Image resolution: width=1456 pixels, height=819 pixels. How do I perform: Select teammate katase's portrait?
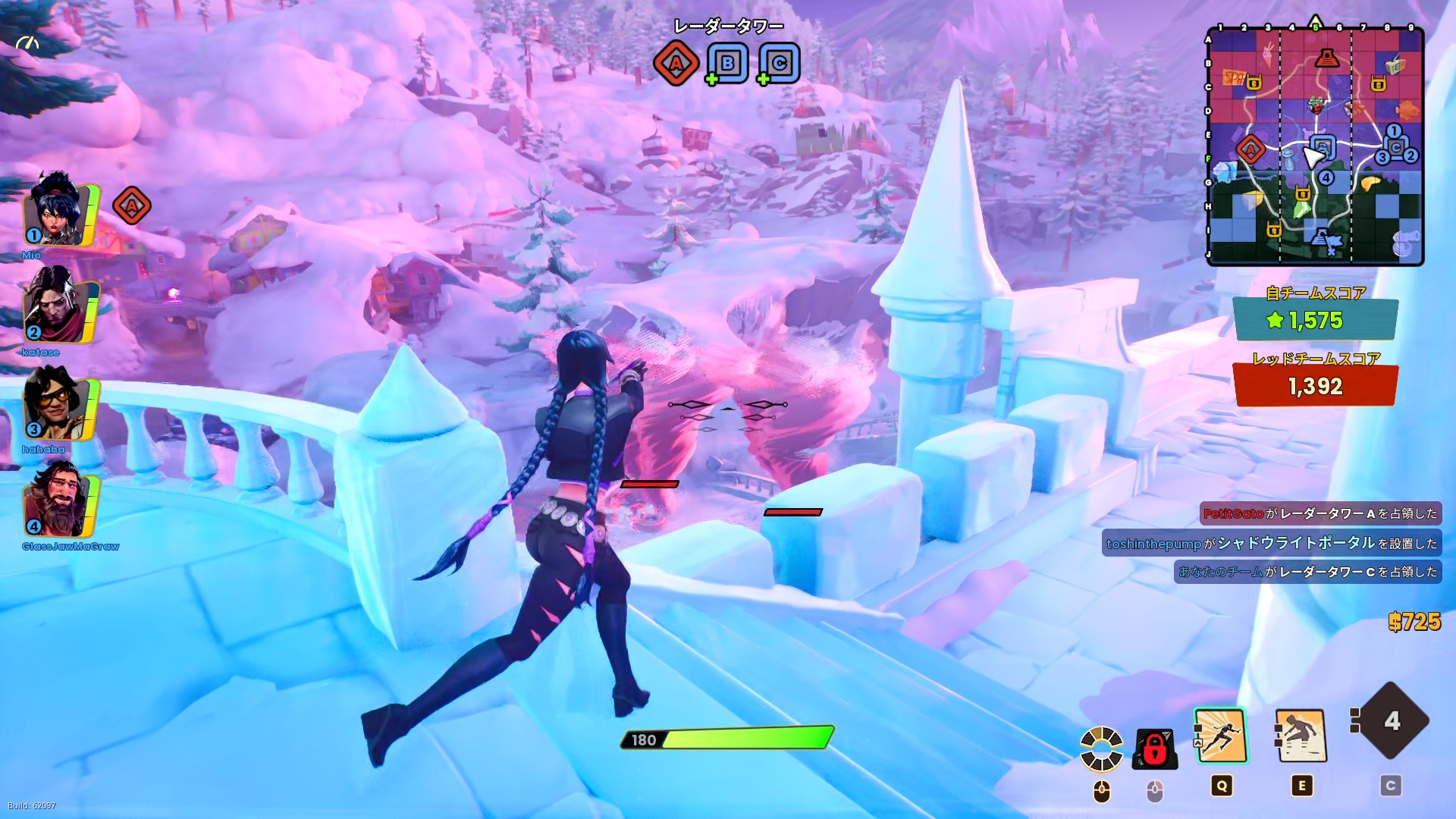click(58, 309)
